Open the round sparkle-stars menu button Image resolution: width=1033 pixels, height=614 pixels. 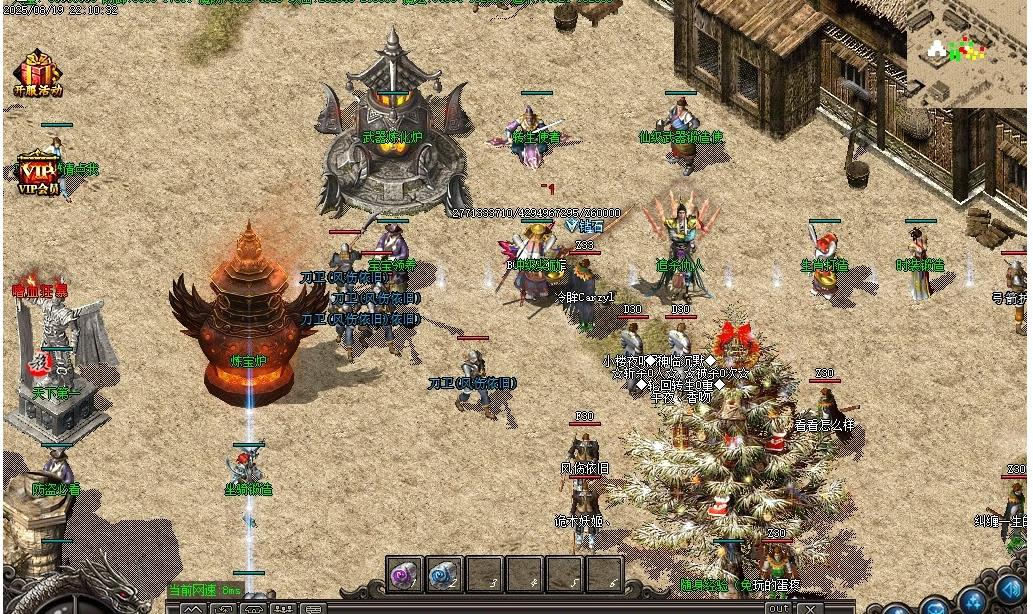coord(972,600)
